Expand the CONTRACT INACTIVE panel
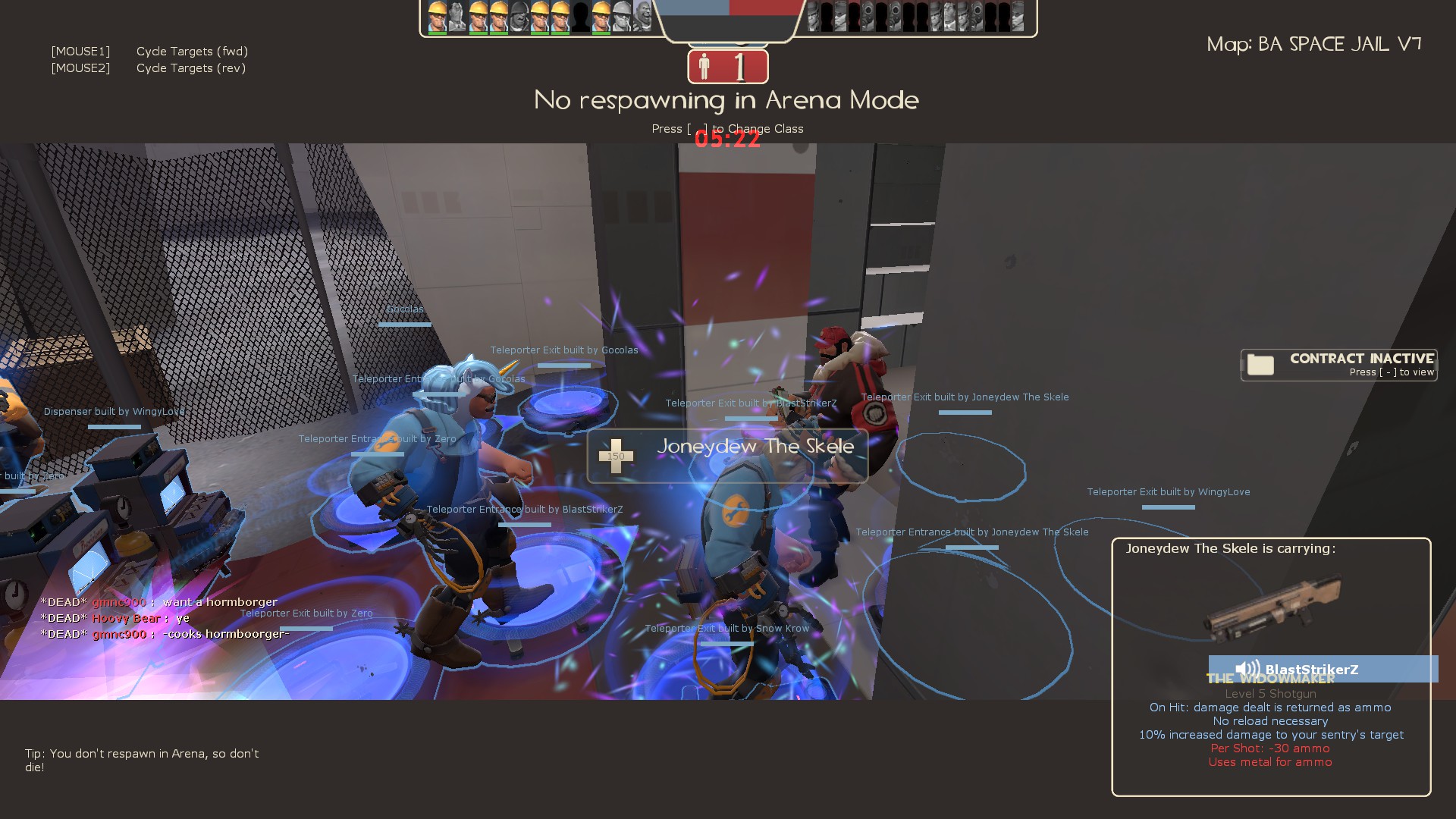 1338,365
